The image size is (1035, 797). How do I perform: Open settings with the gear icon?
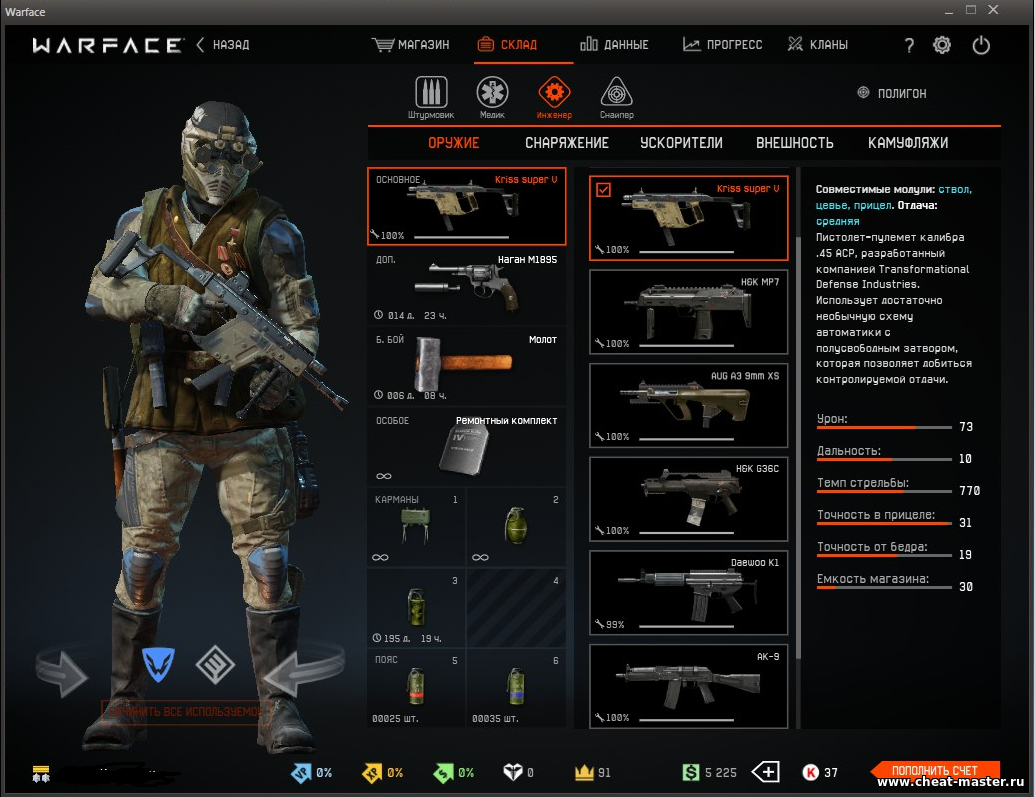[942, 45]
